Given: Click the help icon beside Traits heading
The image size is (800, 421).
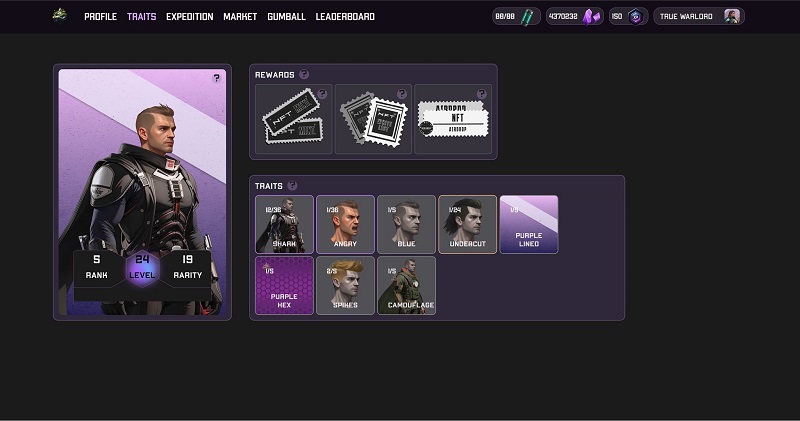Looking at the screenshot, I should click(292, 185).
